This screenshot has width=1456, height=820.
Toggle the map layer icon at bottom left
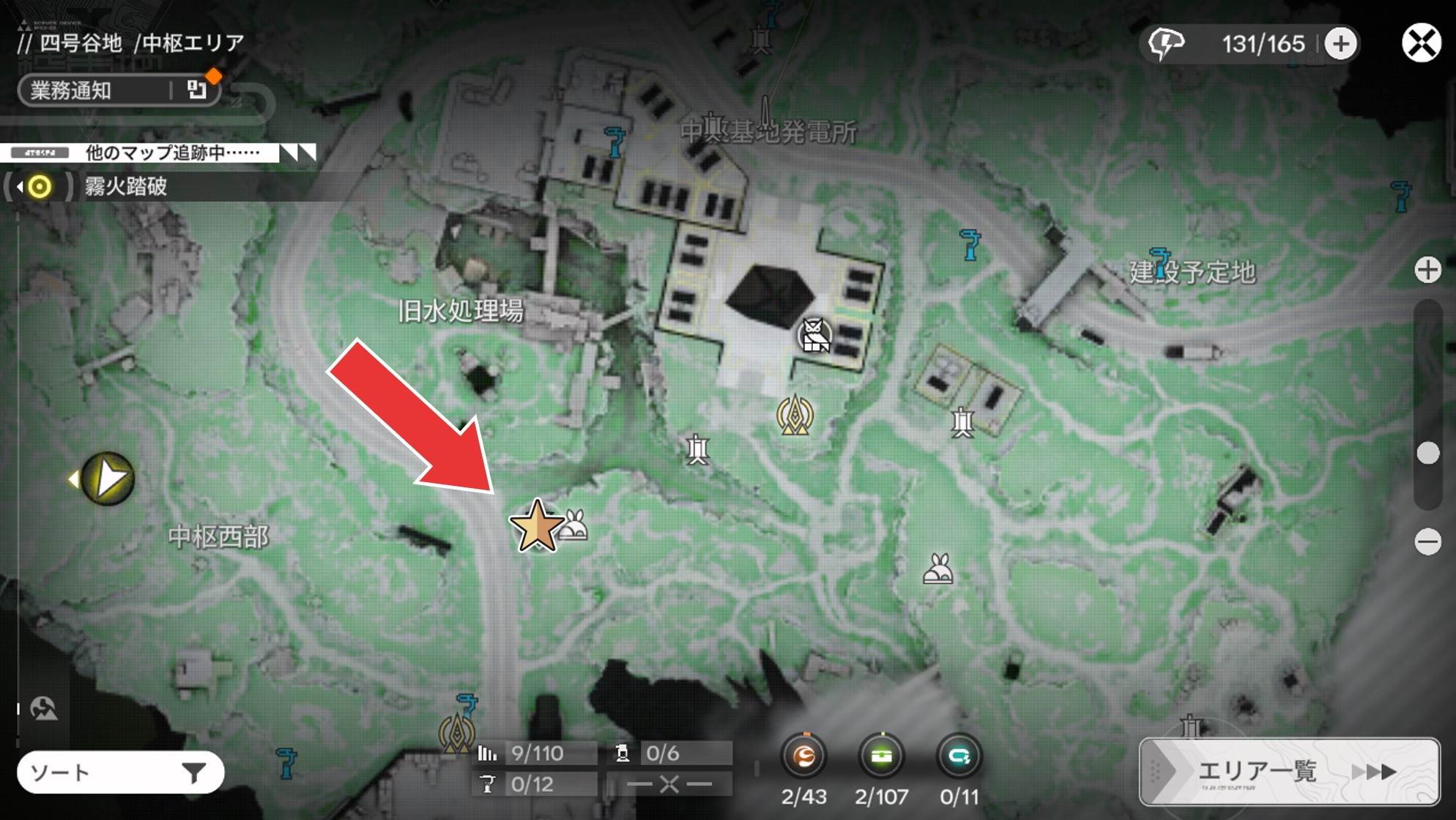[44, 708]
